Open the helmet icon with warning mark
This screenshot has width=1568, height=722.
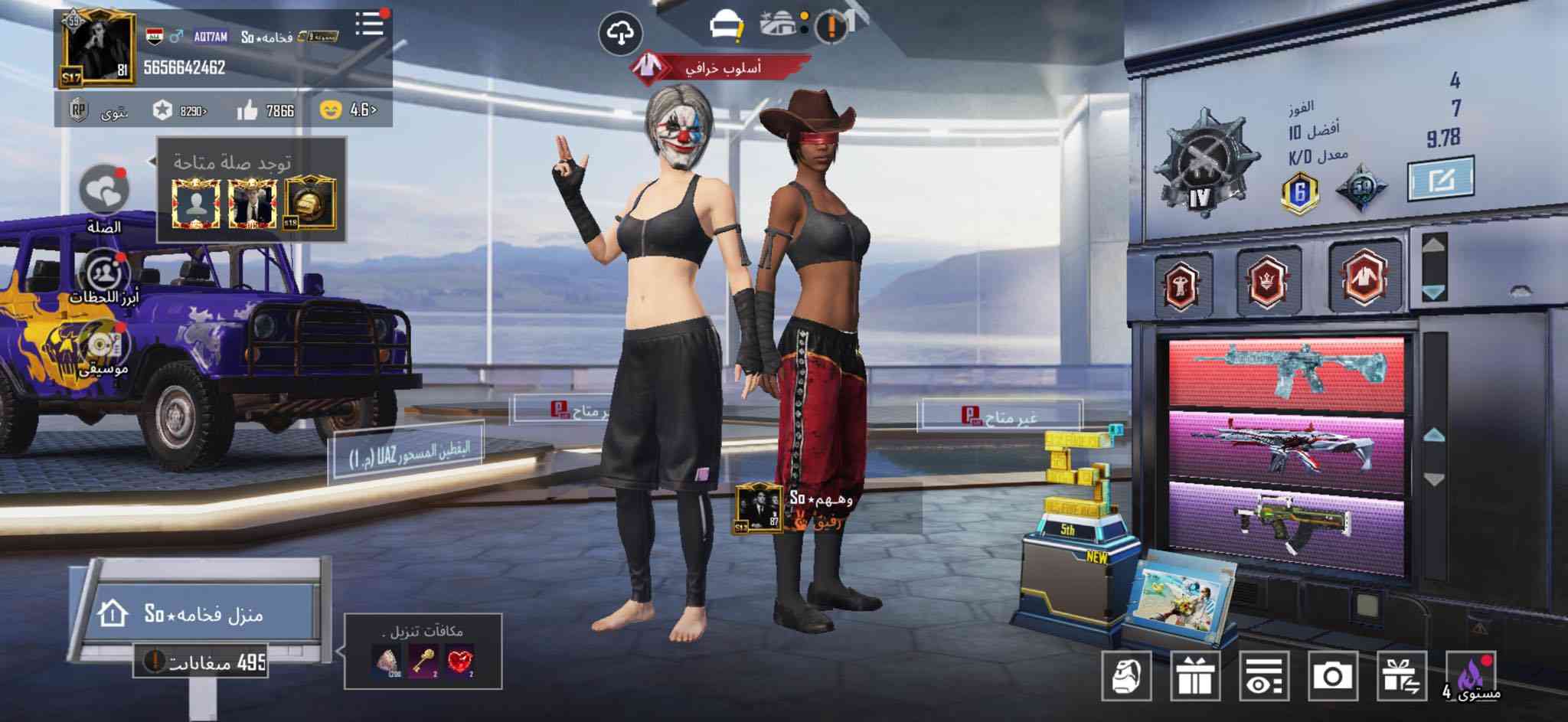[x=725, y=28]
